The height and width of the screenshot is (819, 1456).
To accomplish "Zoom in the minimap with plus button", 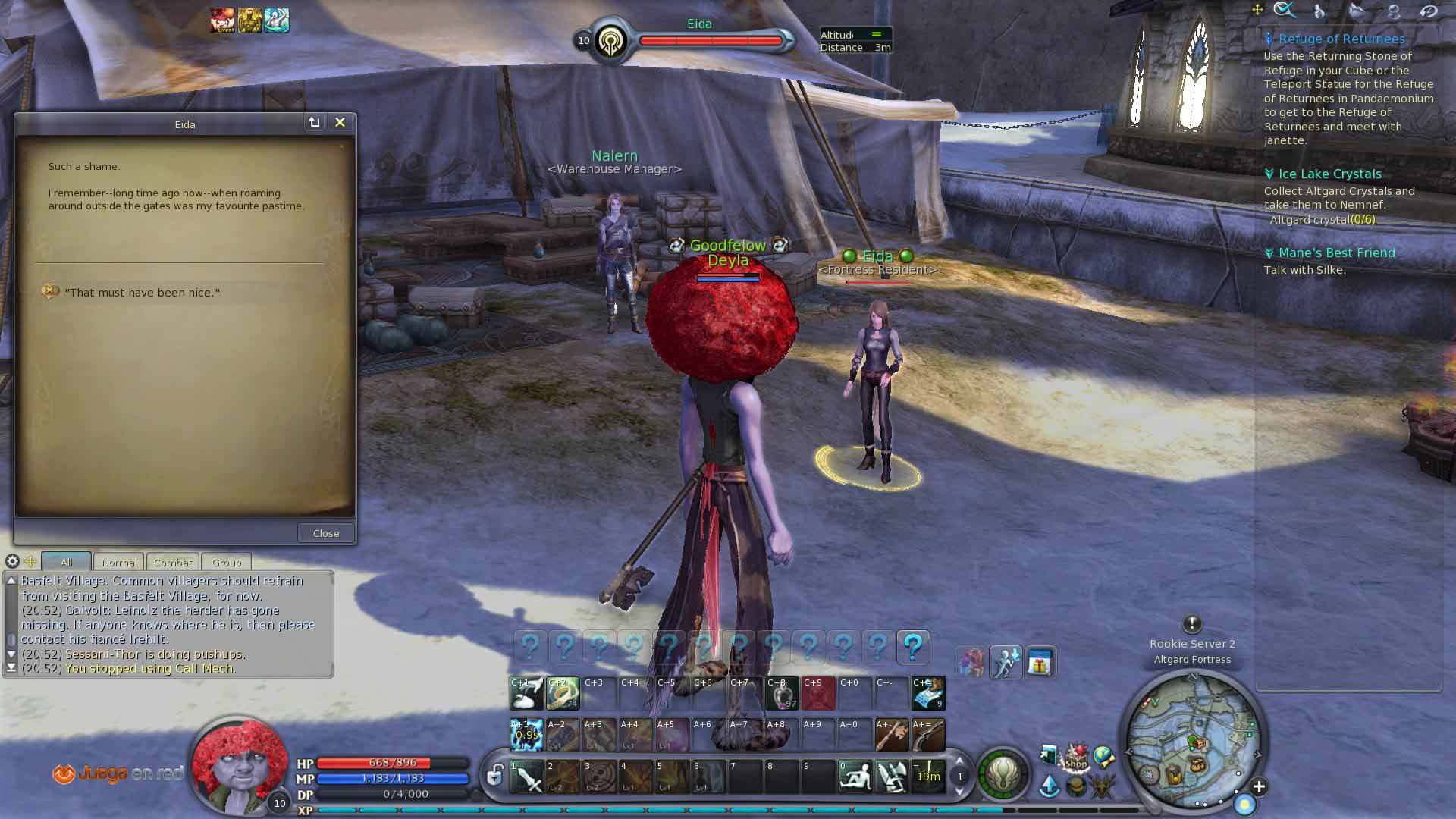I will [1259, 786].
